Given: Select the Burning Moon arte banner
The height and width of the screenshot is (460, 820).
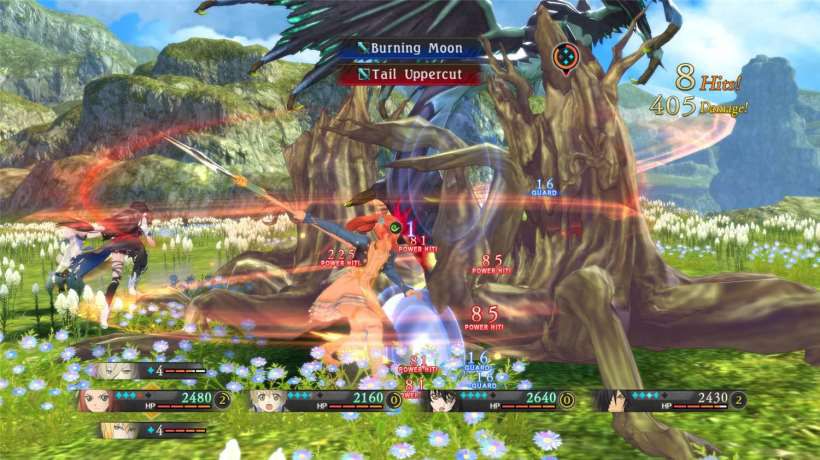Looking at the screenshot, I should 411,48.
